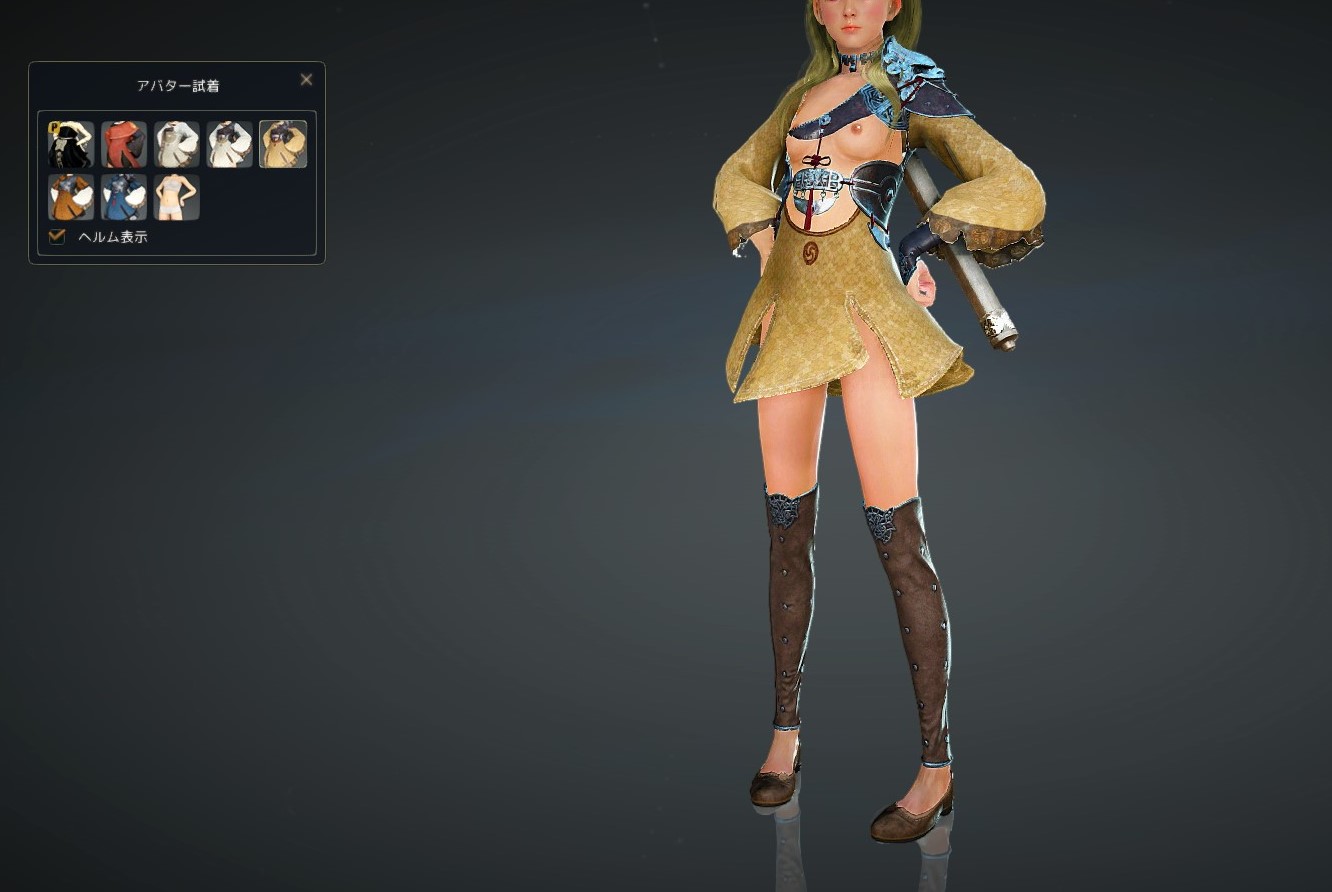Select the white coat outfit thumbnail
This screenshot has width=1332, height=892.
[177, 144]
